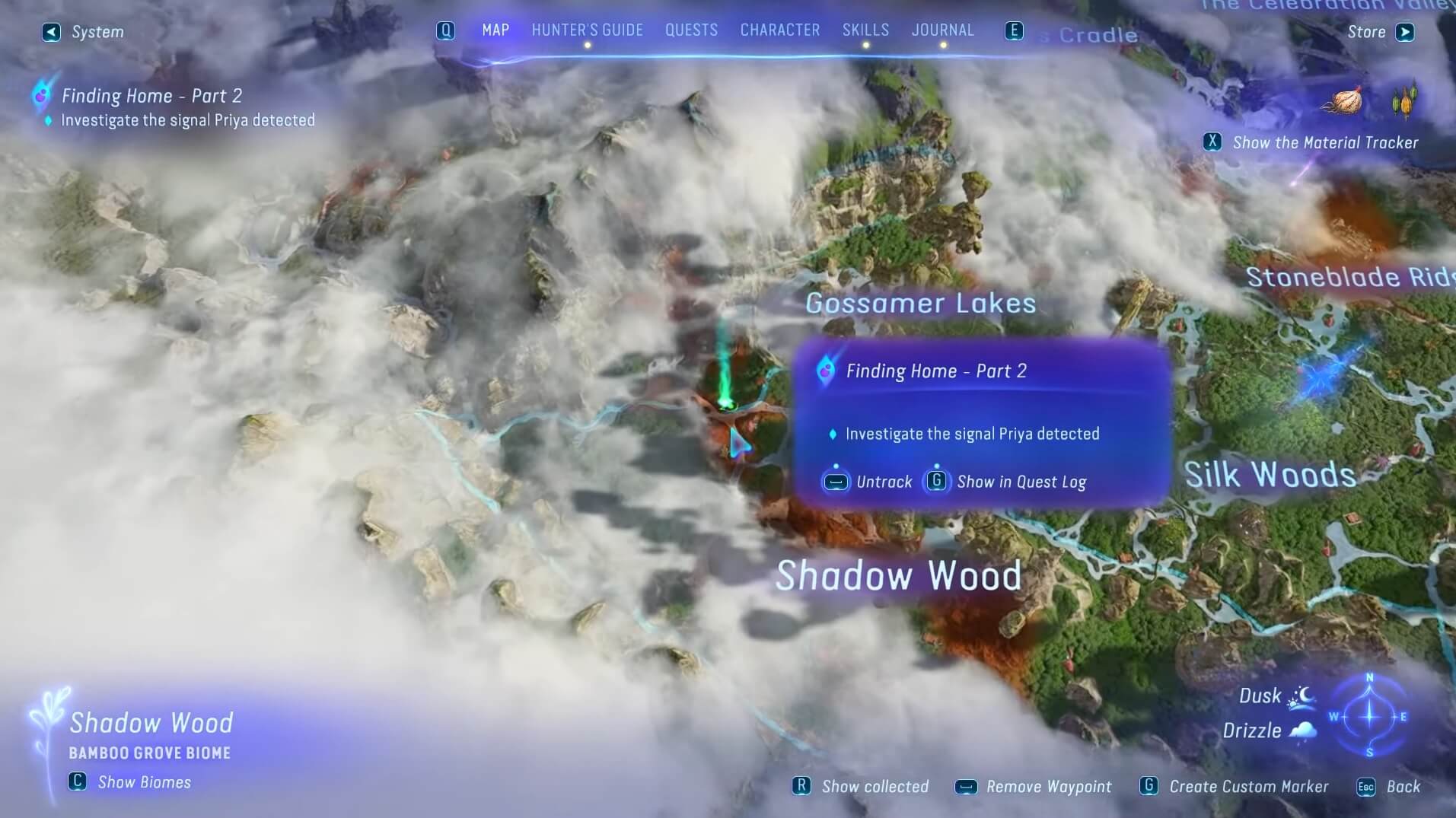Open the HUNTER'S GUIDE

point(586,30)
